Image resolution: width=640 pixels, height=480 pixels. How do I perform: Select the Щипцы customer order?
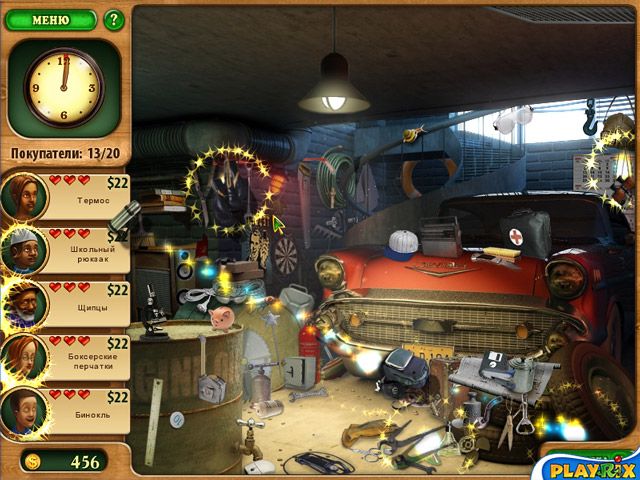(66, 302)
